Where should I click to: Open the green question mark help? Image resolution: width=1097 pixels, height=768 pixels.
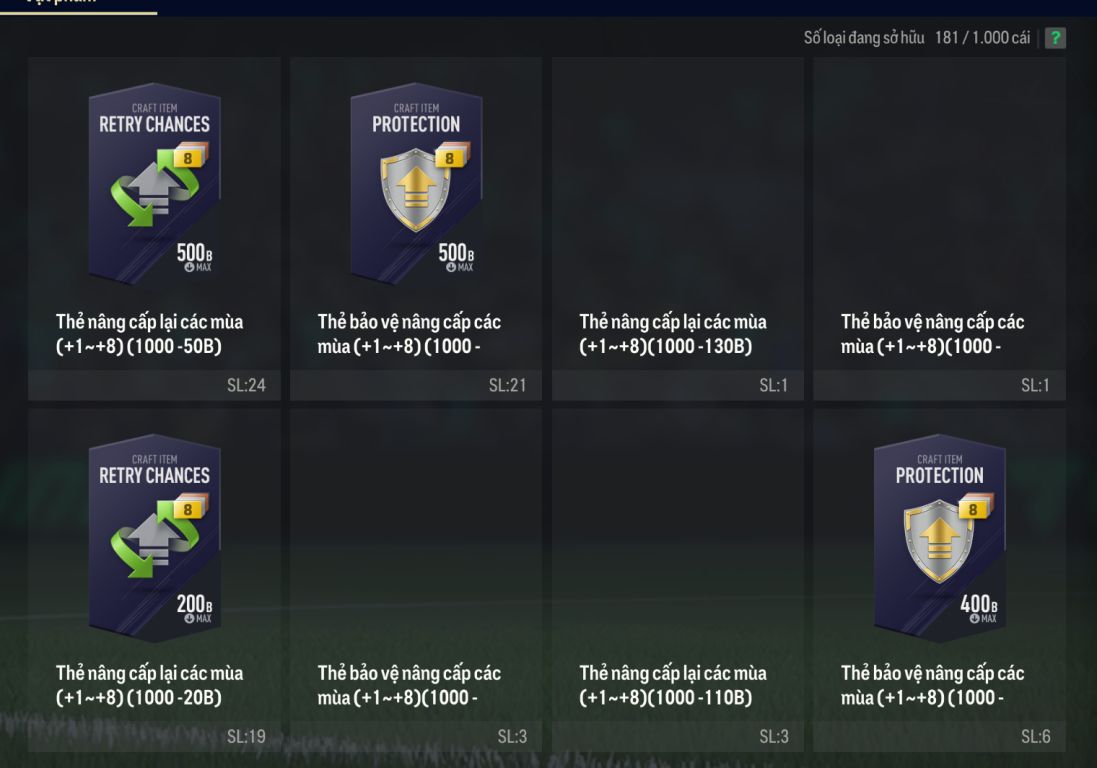tap(1055, 38)
